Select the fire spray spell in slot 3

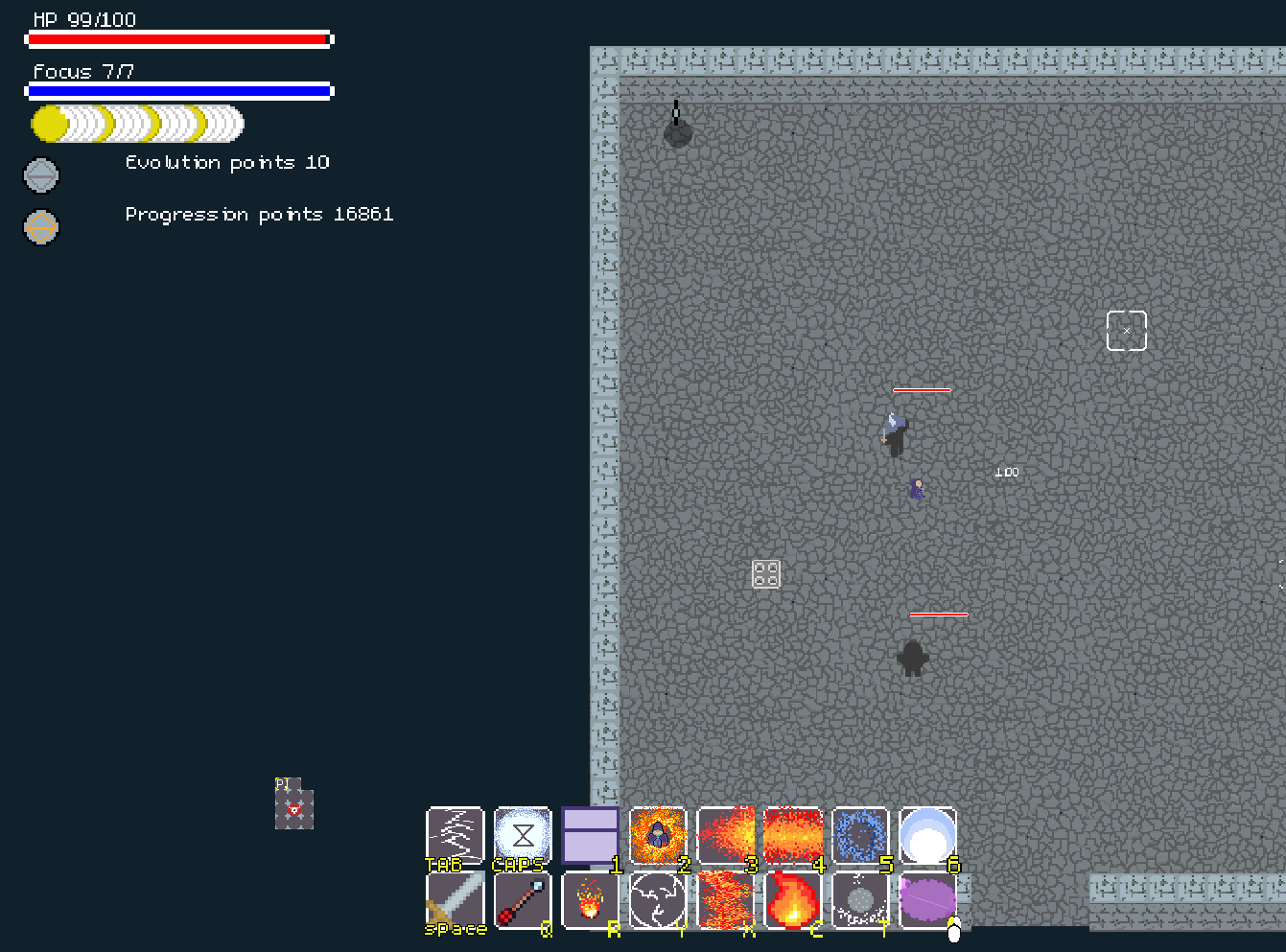point(726,836)
